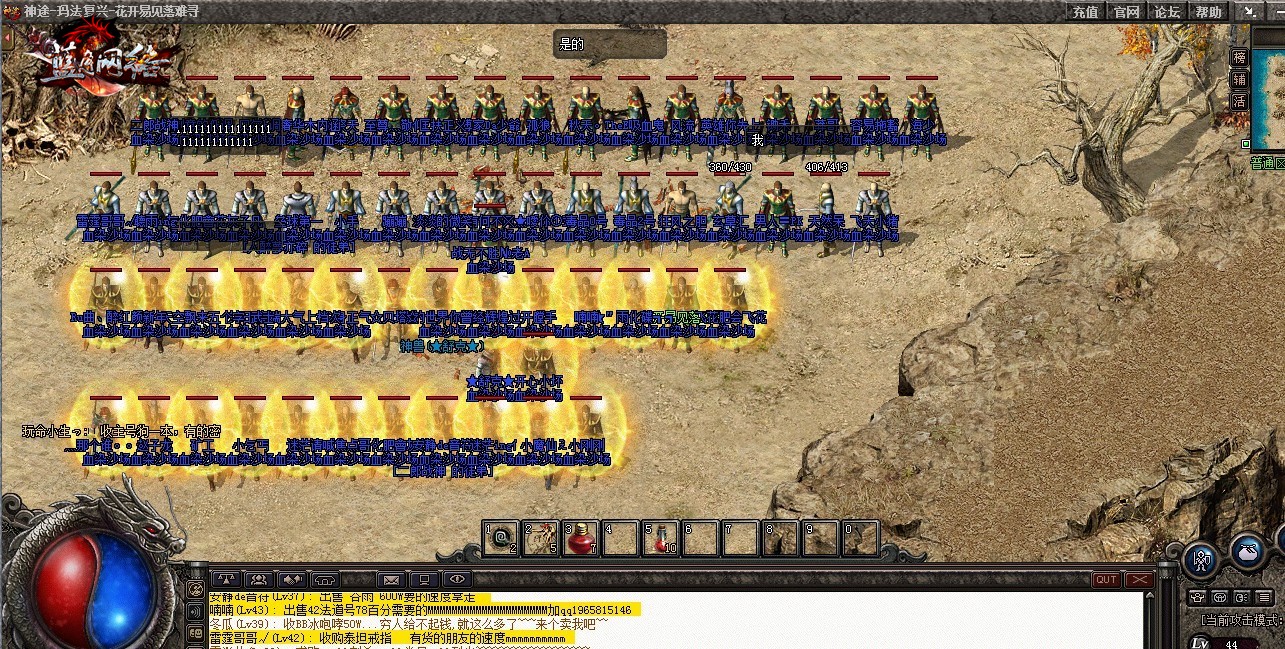The width and height of the screenshot is (1285, 649).
Task: Use the large red potion in slot 3
Action: 581,539
